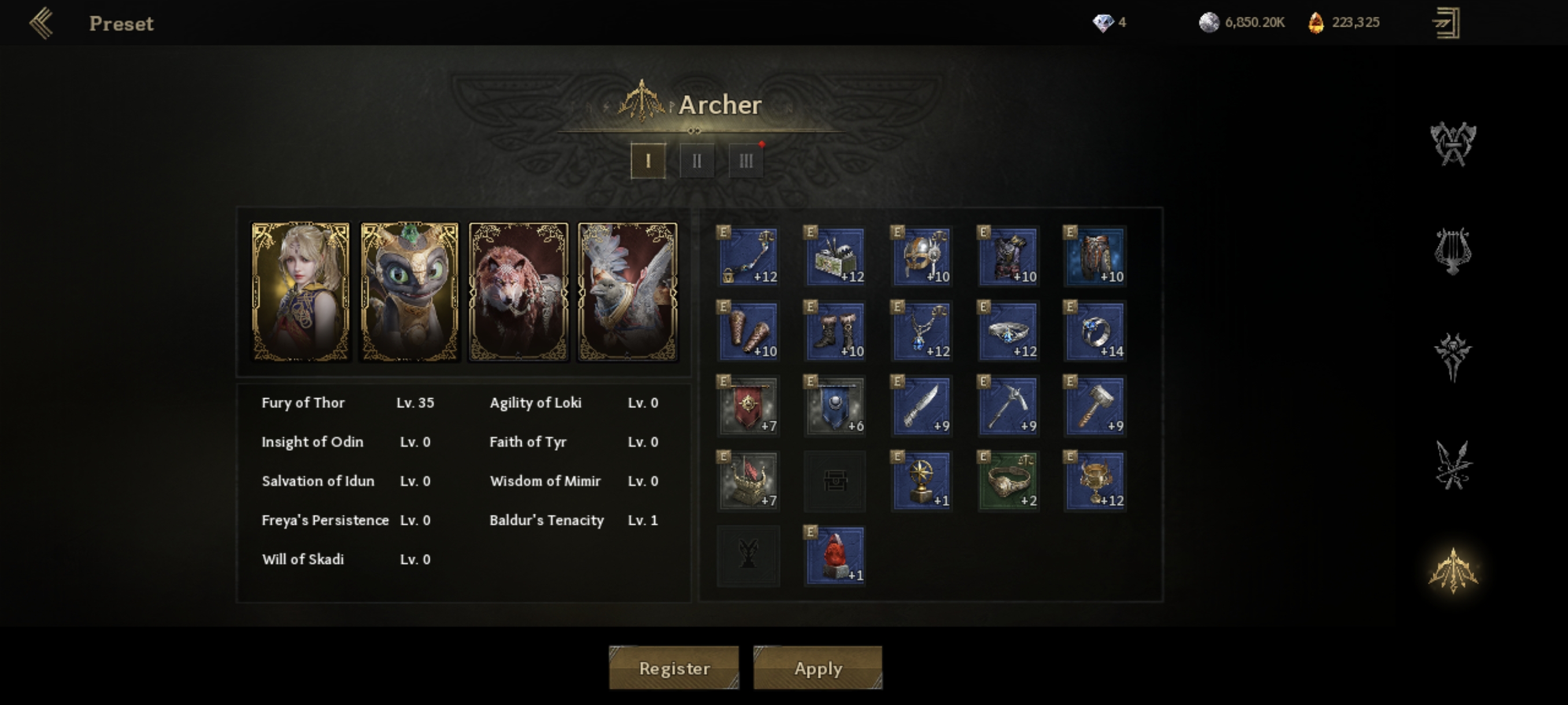The width and height of the screenshot is (1568, 705).
Task: Select the bow weapon slot +12
Action: tap(748, 256)
